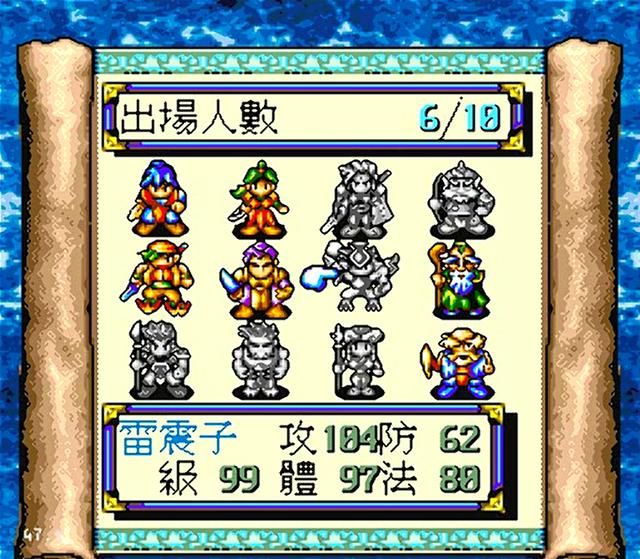This screenshot has width=640, height=559.
Task: Select the purple-haired warrior in yellow robe
Action: pyautogui.click(x=260, y=277)
